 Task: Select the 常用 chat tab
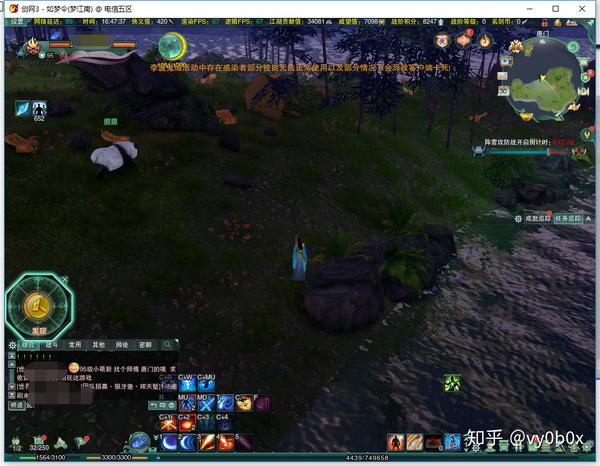tap(75, 345)
